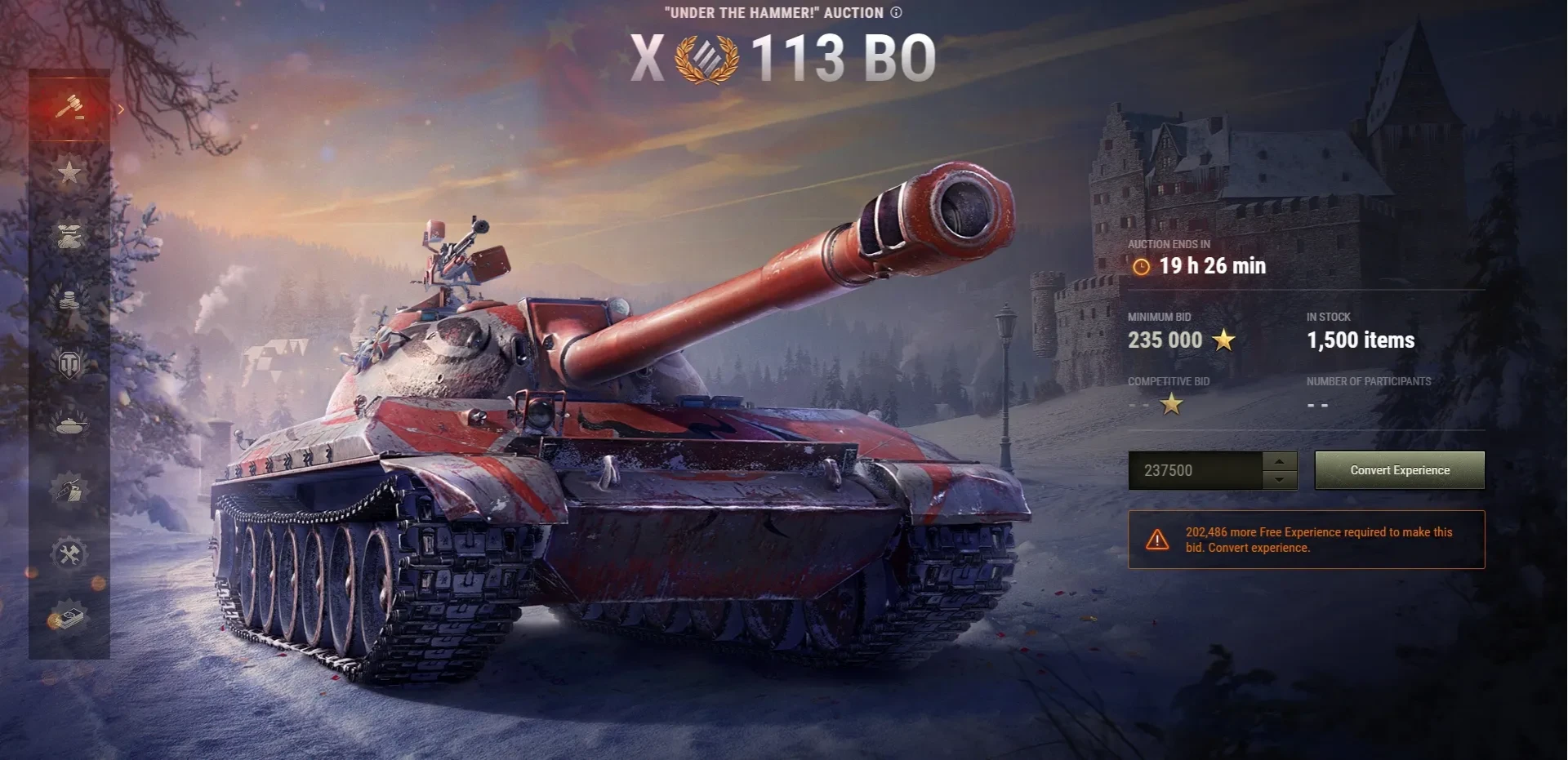Open the laurel-wreathed tank tab in sidebar
The width and height of the screenshot is (1568, 760).
(69, 423)
